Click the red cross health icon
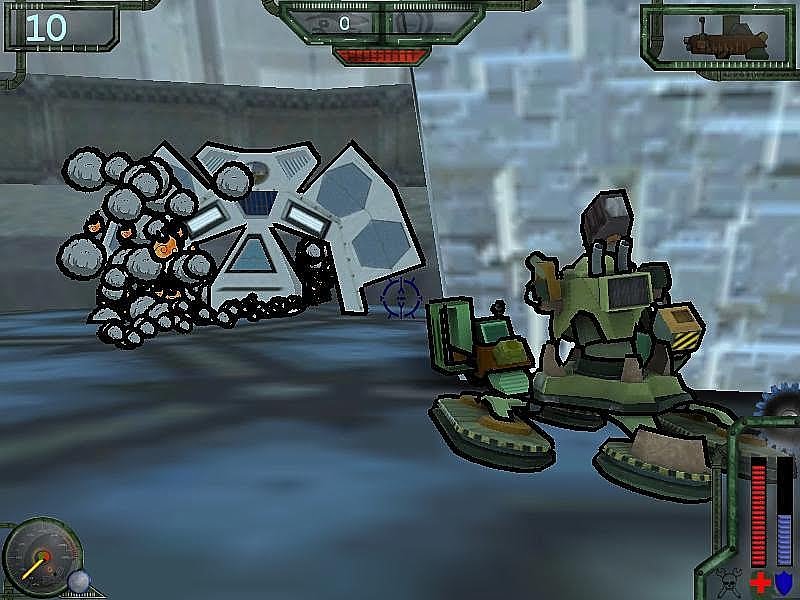Viewport: 800px width, 600px height. (x=760, y=582)
